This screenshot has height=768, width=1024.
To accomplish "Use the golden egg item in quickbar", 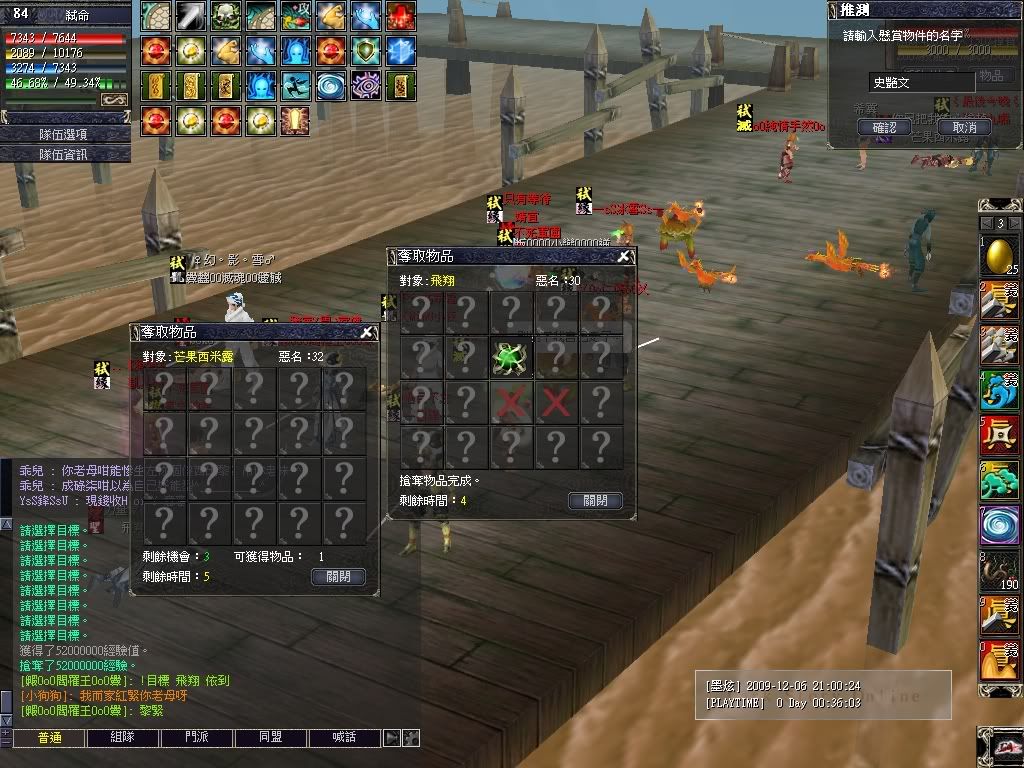I will click(x=999, y=256).
